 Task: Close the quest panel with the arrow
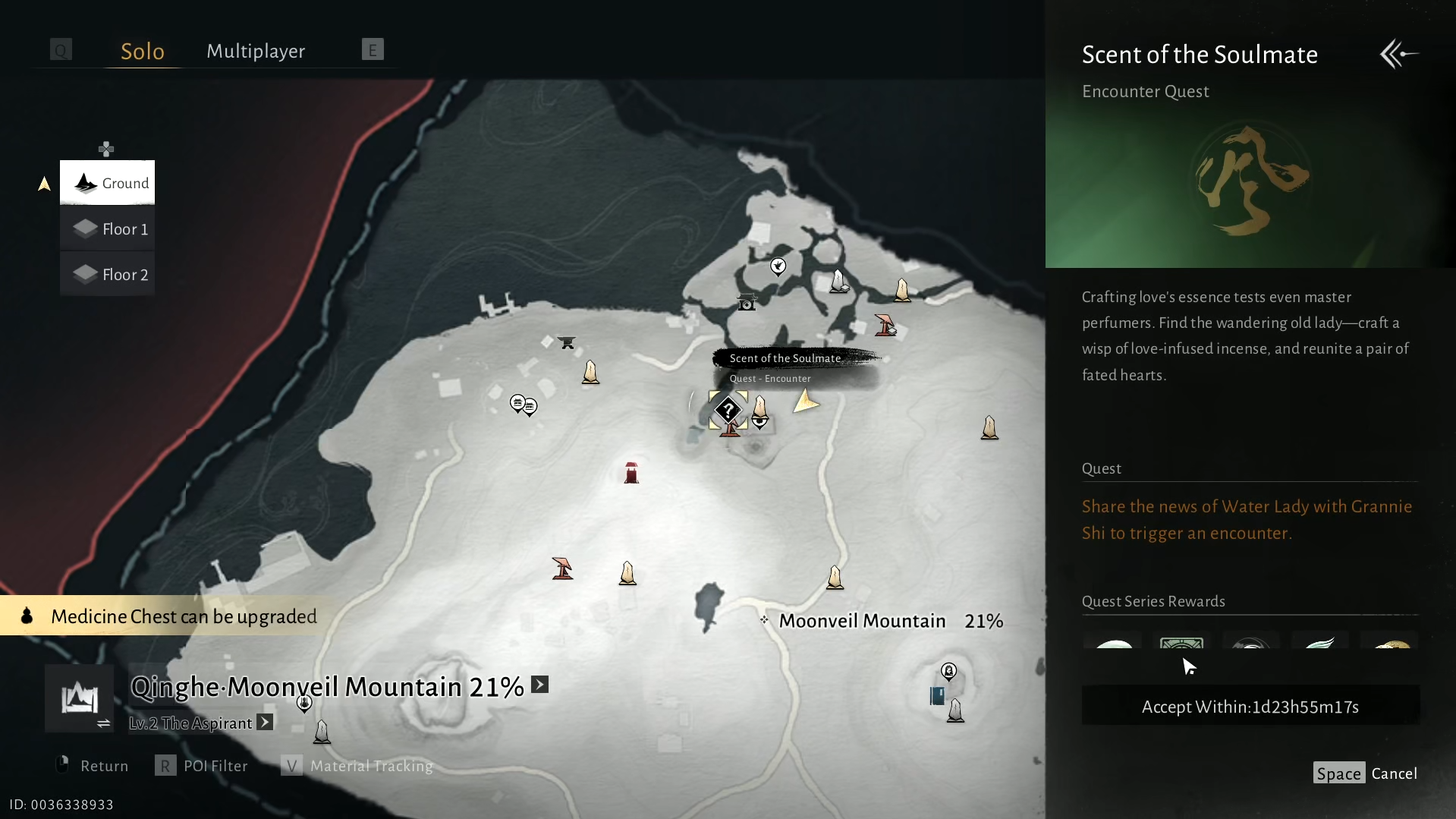click(x=1398, y=54)
